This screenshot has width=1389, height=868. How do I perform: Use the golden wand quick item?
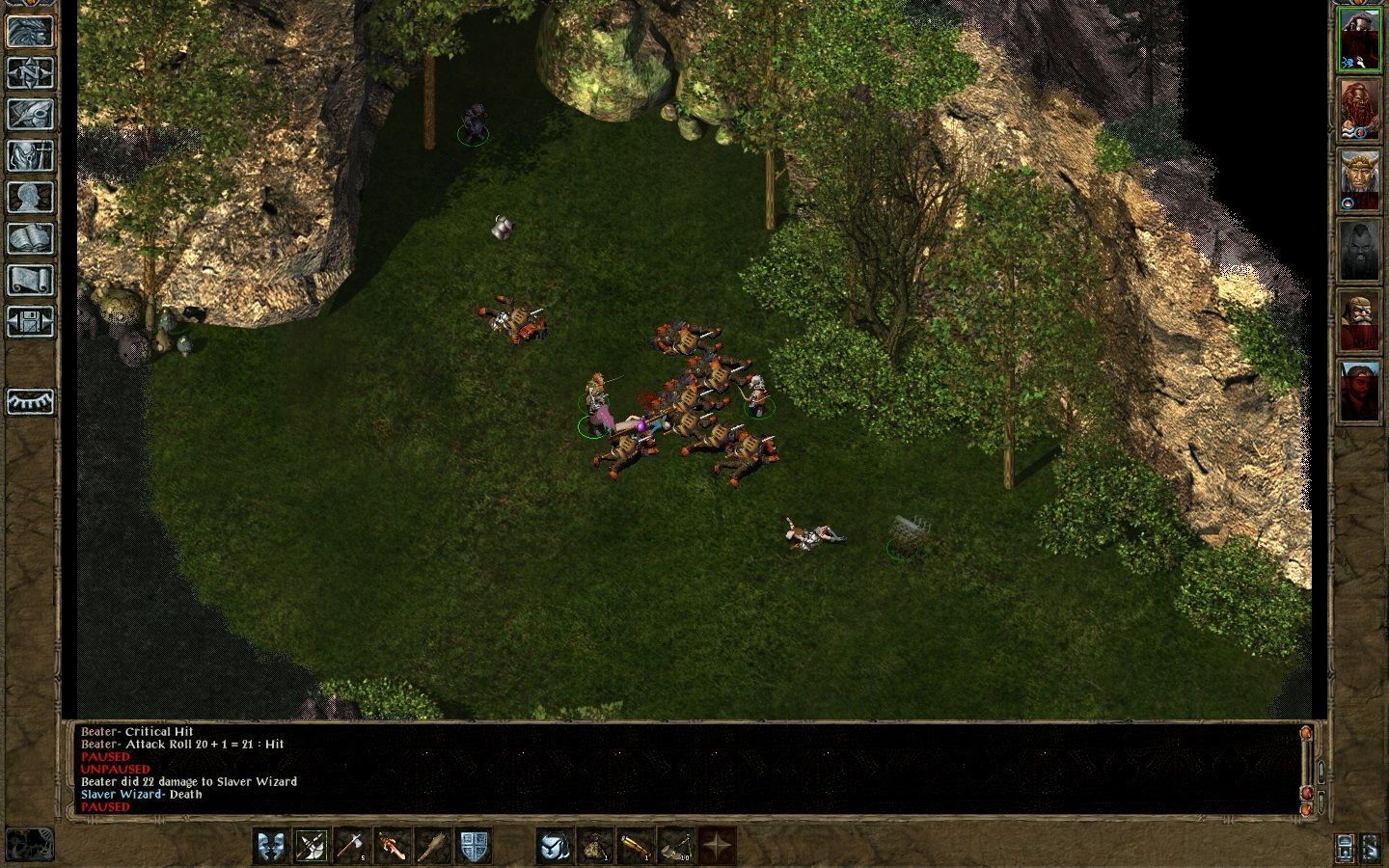tap(636, 846)
